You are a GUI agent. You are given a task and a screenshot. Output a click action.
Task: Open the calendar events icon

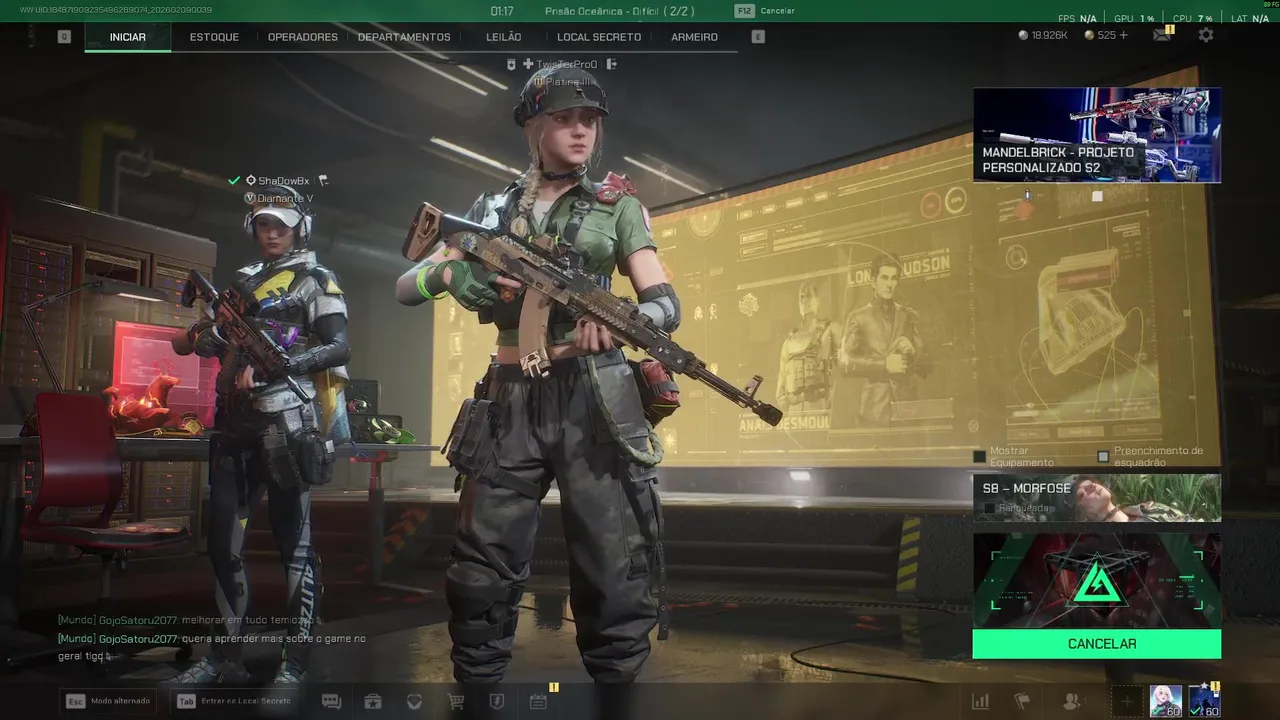point(538,702)
